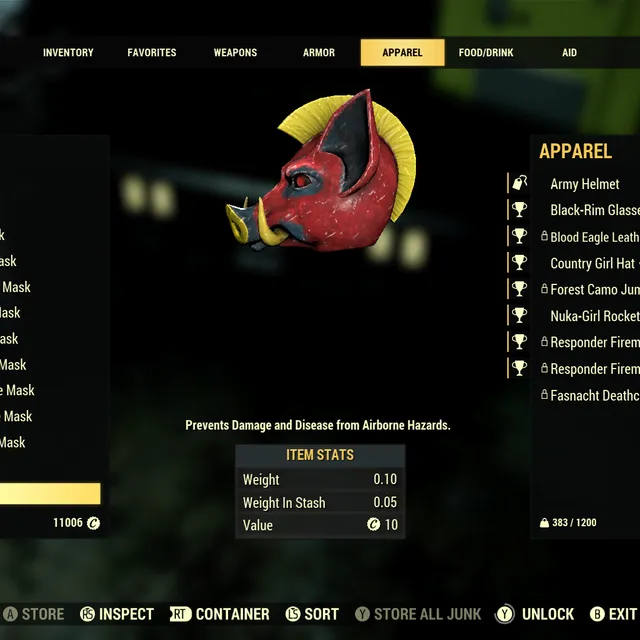Select the Forest Camo Jumpsuit entry
Screen dimensions: 640x640
pos(594,289)
